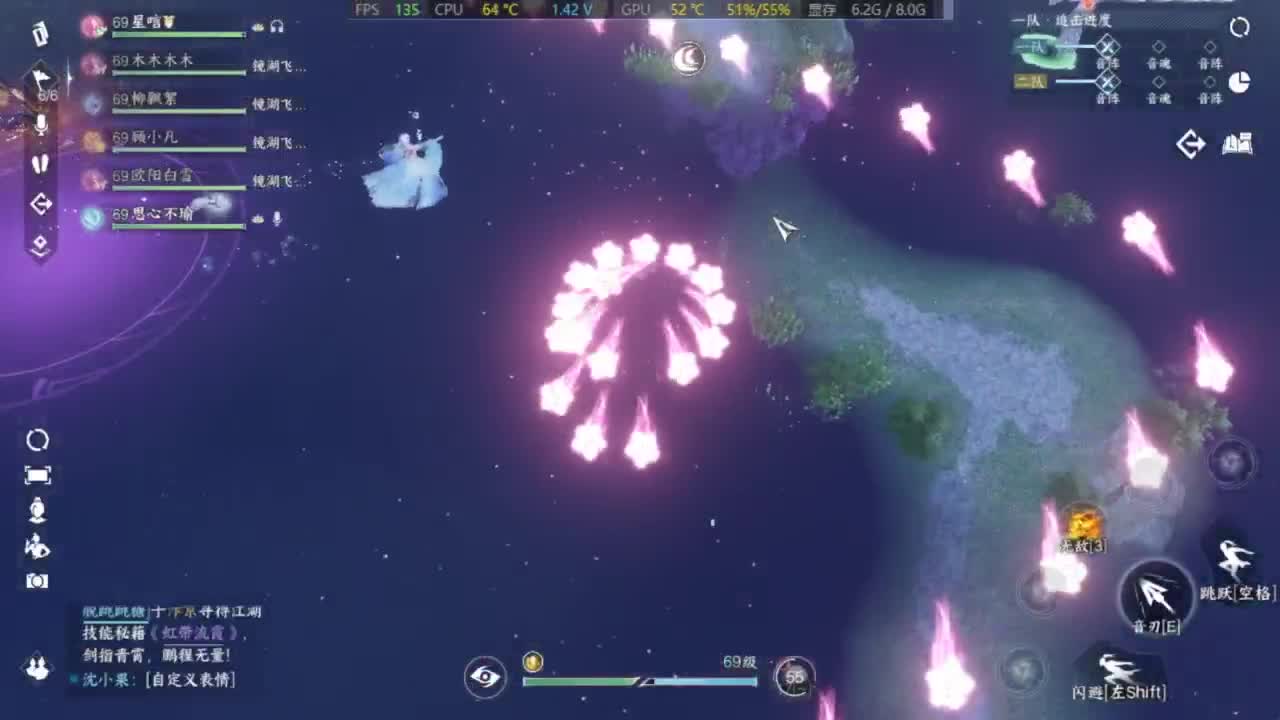Image resolution: width=1280 pixels, height=720 pixels.
Task: Open the team swap arrow icon below quest panel
Action: tap(1191, 142)
